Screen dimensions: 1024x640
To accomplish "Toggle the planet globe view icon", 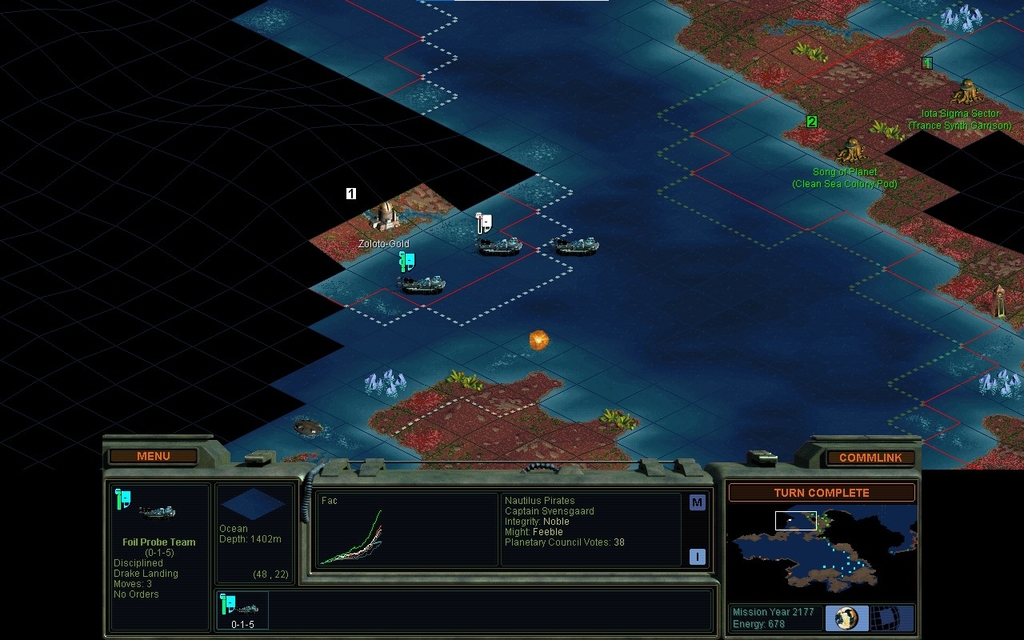I will (846, 617).
